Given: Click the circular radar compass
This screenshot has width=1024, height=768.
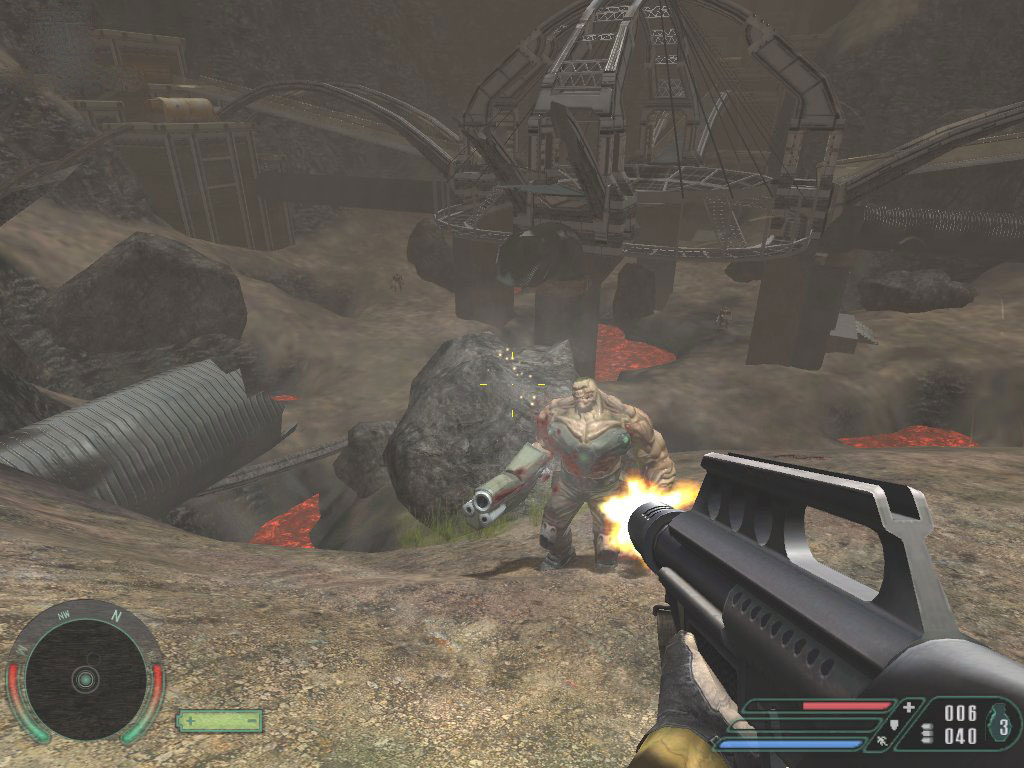Looking at the screenshot, I should (85, 678).
